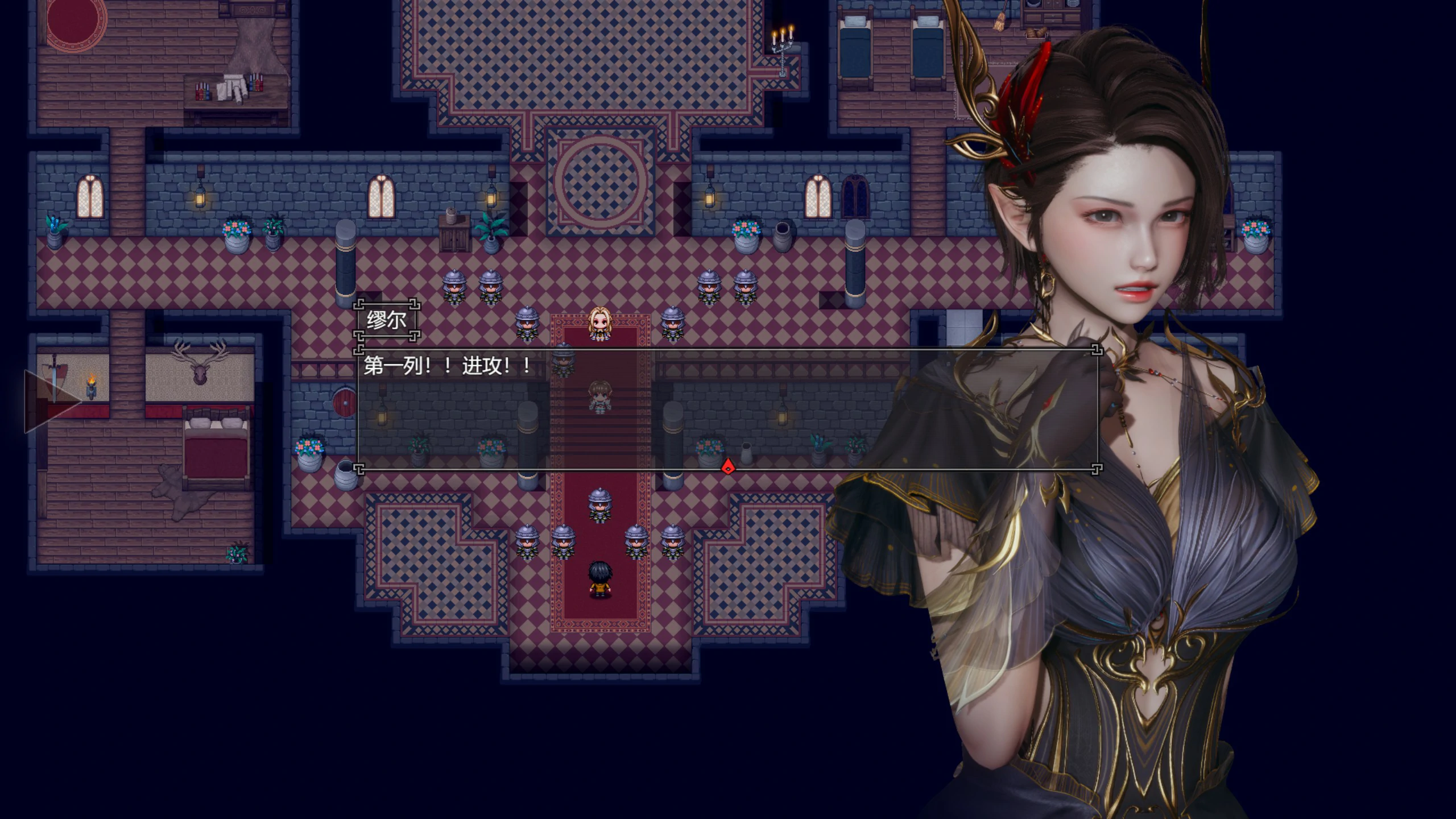The width and height of the screenshot is (1456, 819).
Task: Click the lit candelabra near the top hallway
Action: [x=783, y=43]
